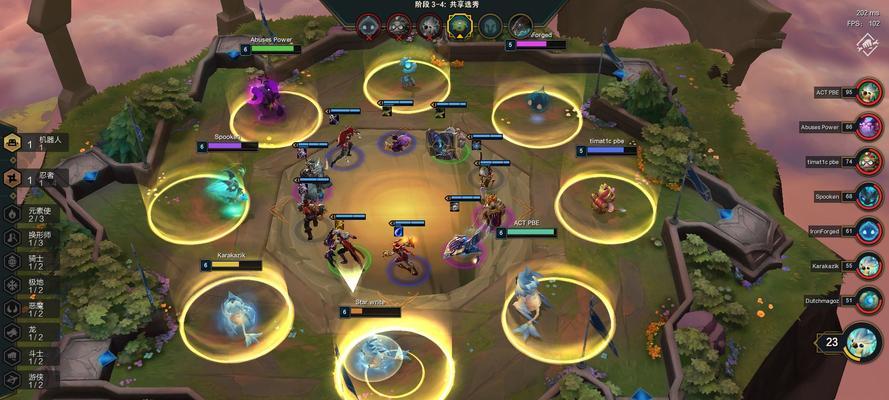889x400 pixels.
Task: Select the 恶魔 trait row
Action: coord(28,309)
